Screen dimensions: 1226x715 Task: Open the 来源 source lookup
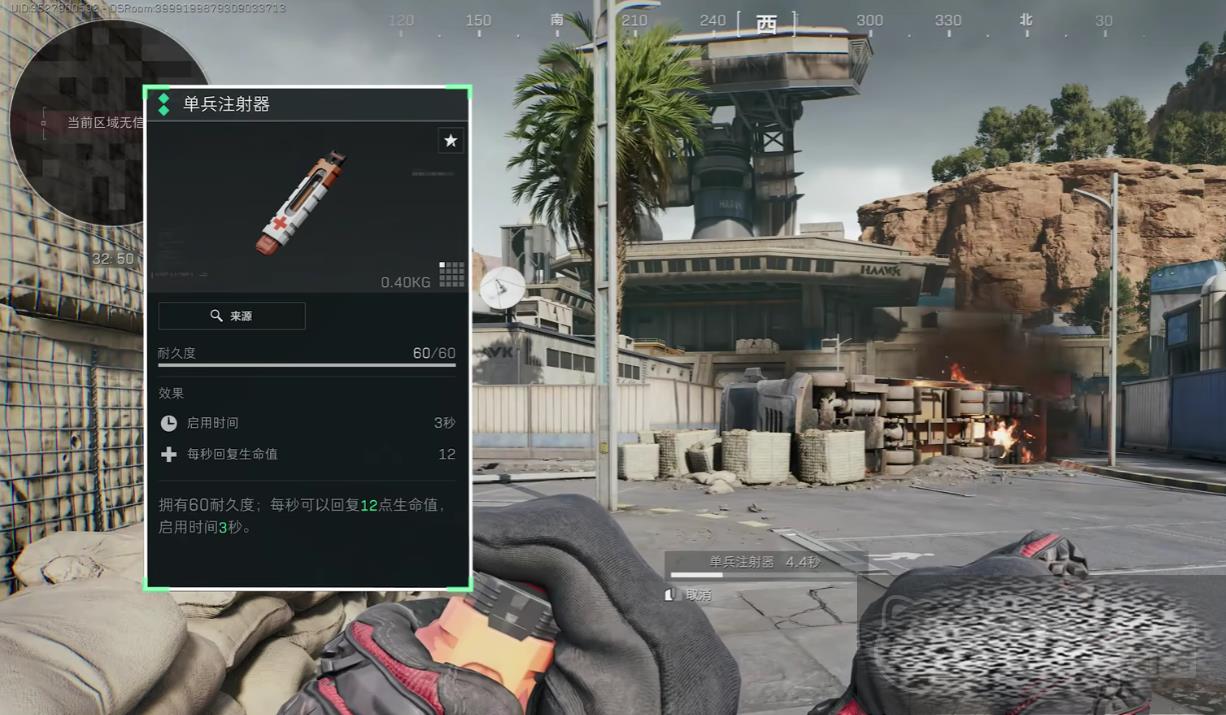(x=232, y=316)
